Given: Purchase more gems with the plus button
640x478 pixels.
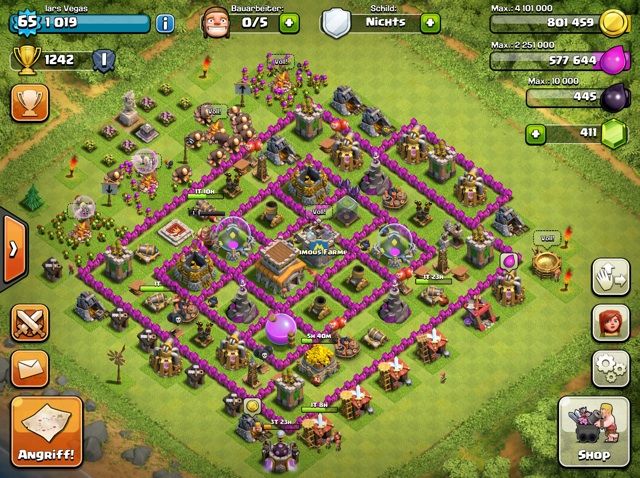Looking at the screenshot, I should click(x=537, y=132).
